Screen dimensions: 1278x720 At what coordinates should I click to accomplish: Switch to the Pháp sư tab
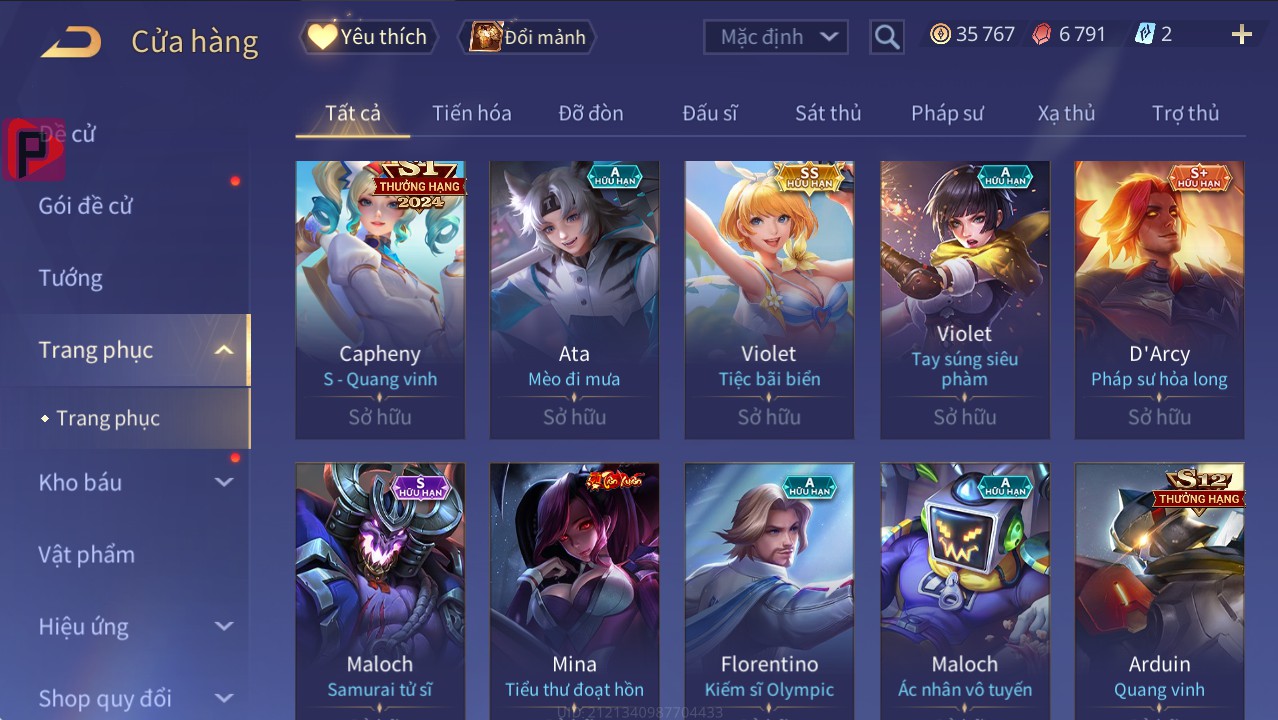(947, 113)
